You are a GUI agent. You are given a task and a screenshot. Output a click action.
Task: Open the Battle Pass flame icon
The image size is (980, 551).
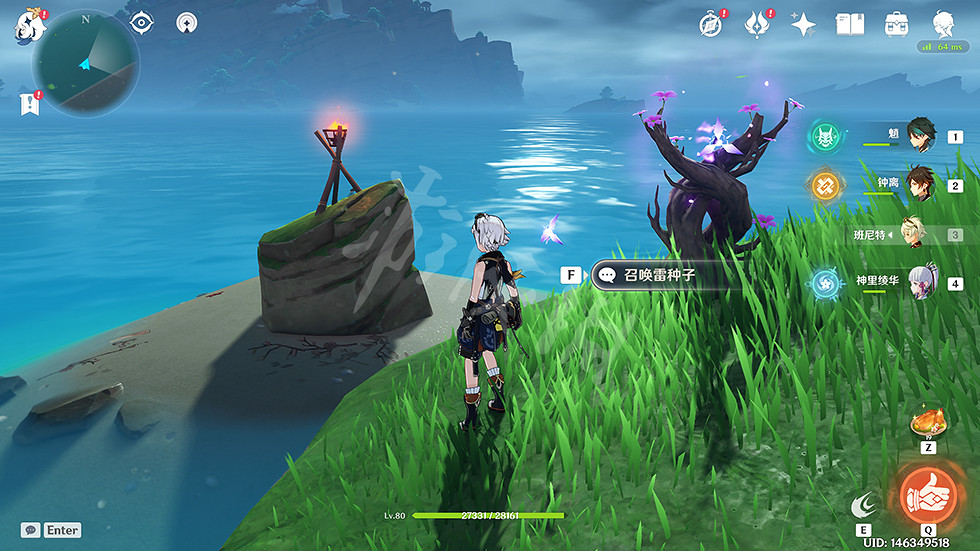757,24
